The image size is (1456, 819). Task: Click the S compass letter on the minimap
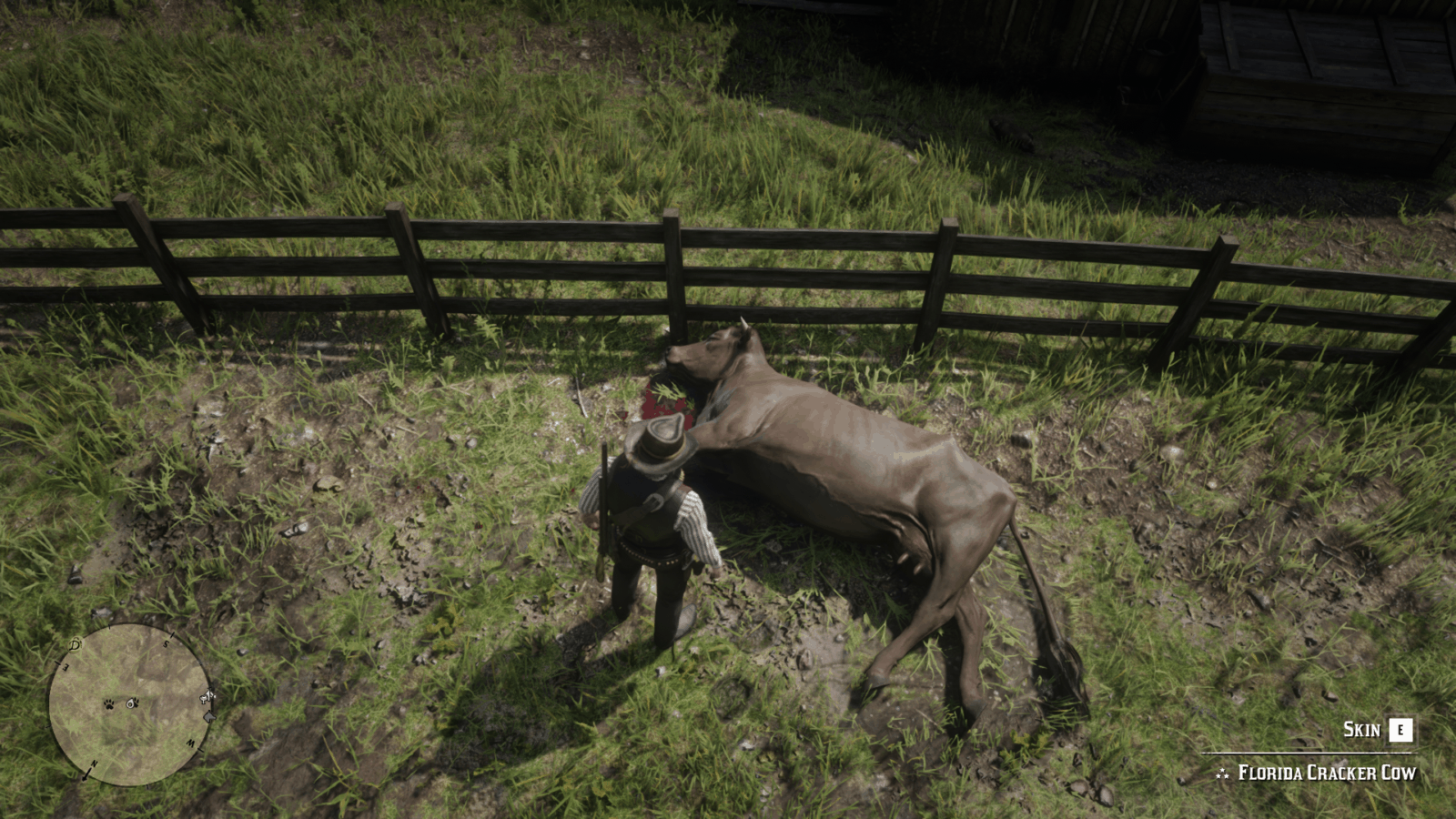(x=166, y=642)
